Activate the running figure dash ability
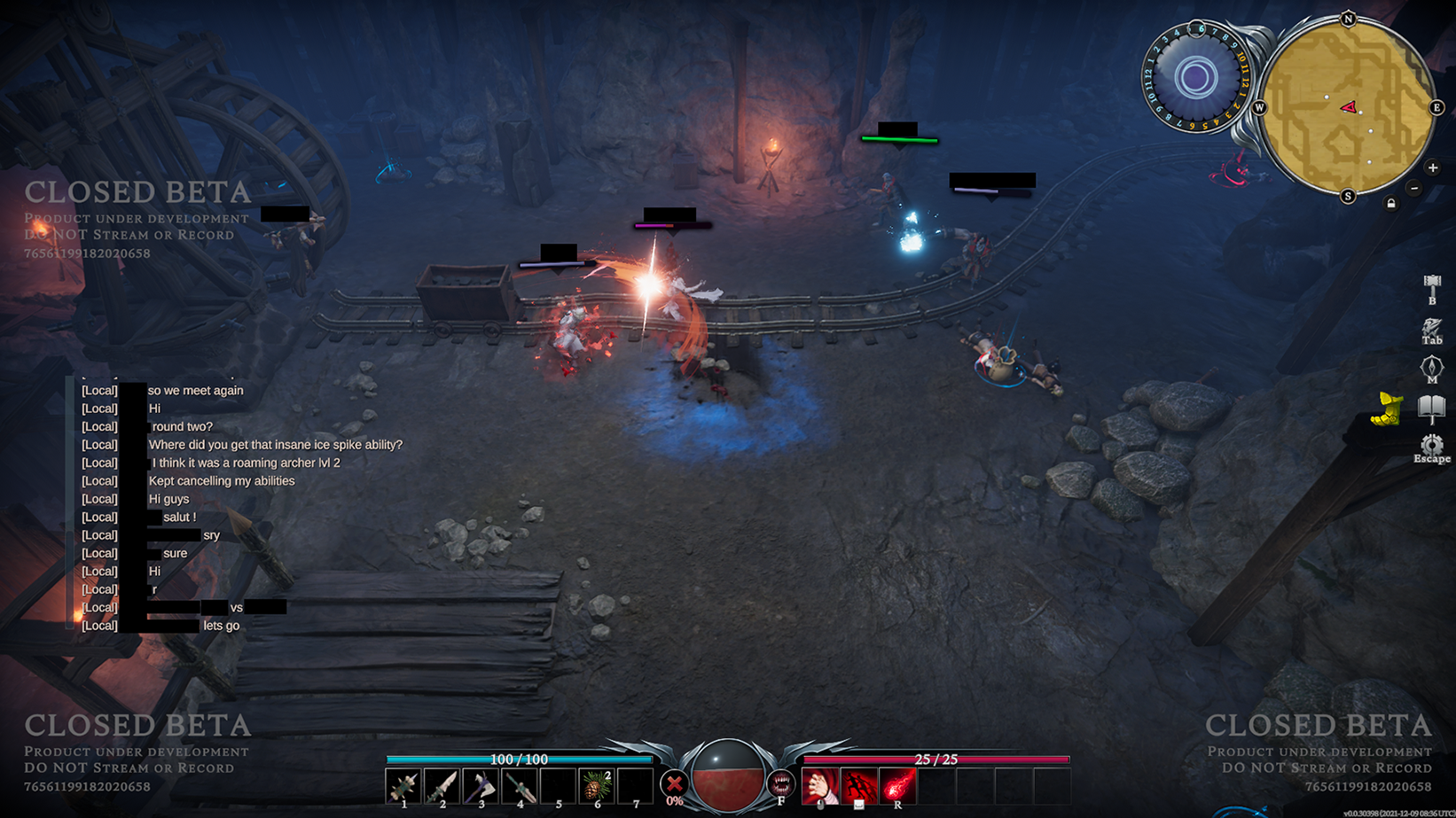 pos(858,786)
